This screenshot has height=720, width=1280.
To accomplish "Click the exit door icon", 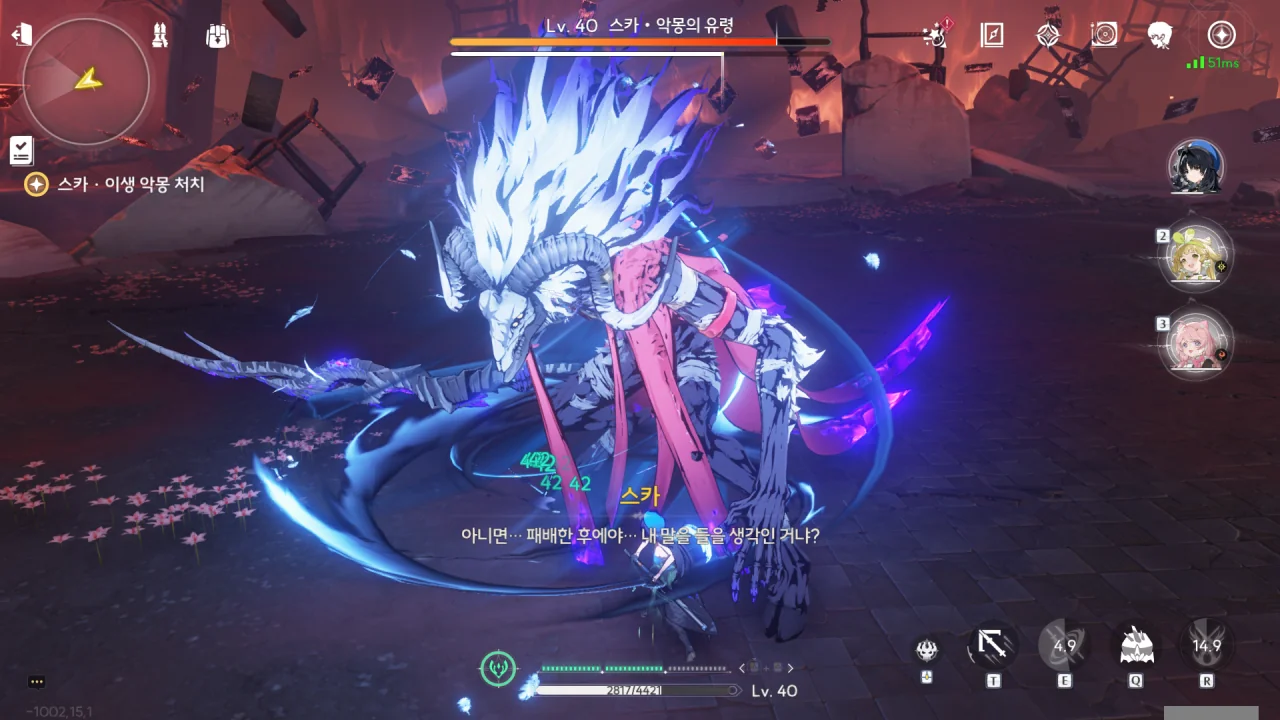I will pyautogui.click(x=21, y=35).
